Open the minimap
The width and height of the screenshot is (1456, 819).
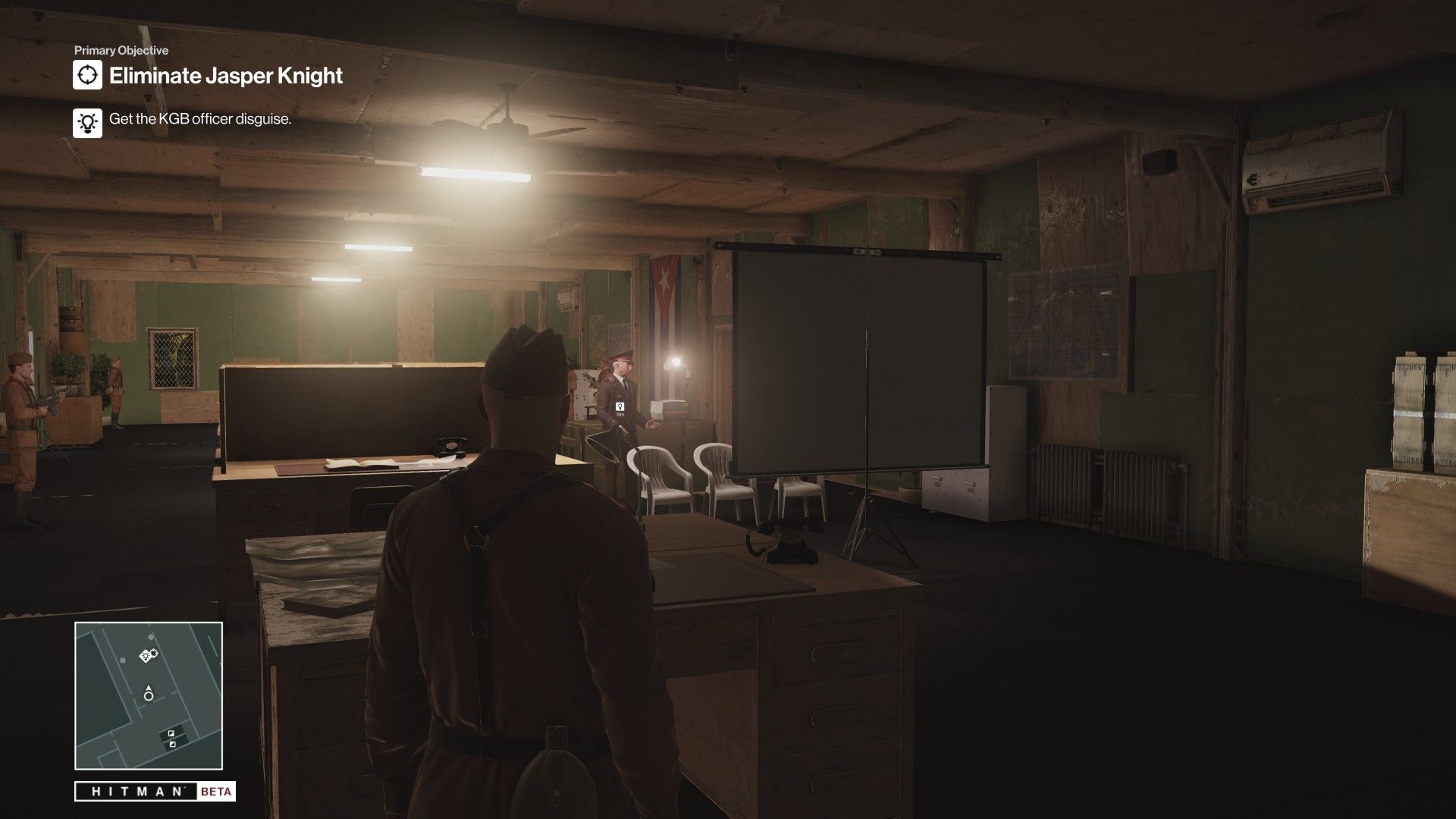[x=149, y=695]
